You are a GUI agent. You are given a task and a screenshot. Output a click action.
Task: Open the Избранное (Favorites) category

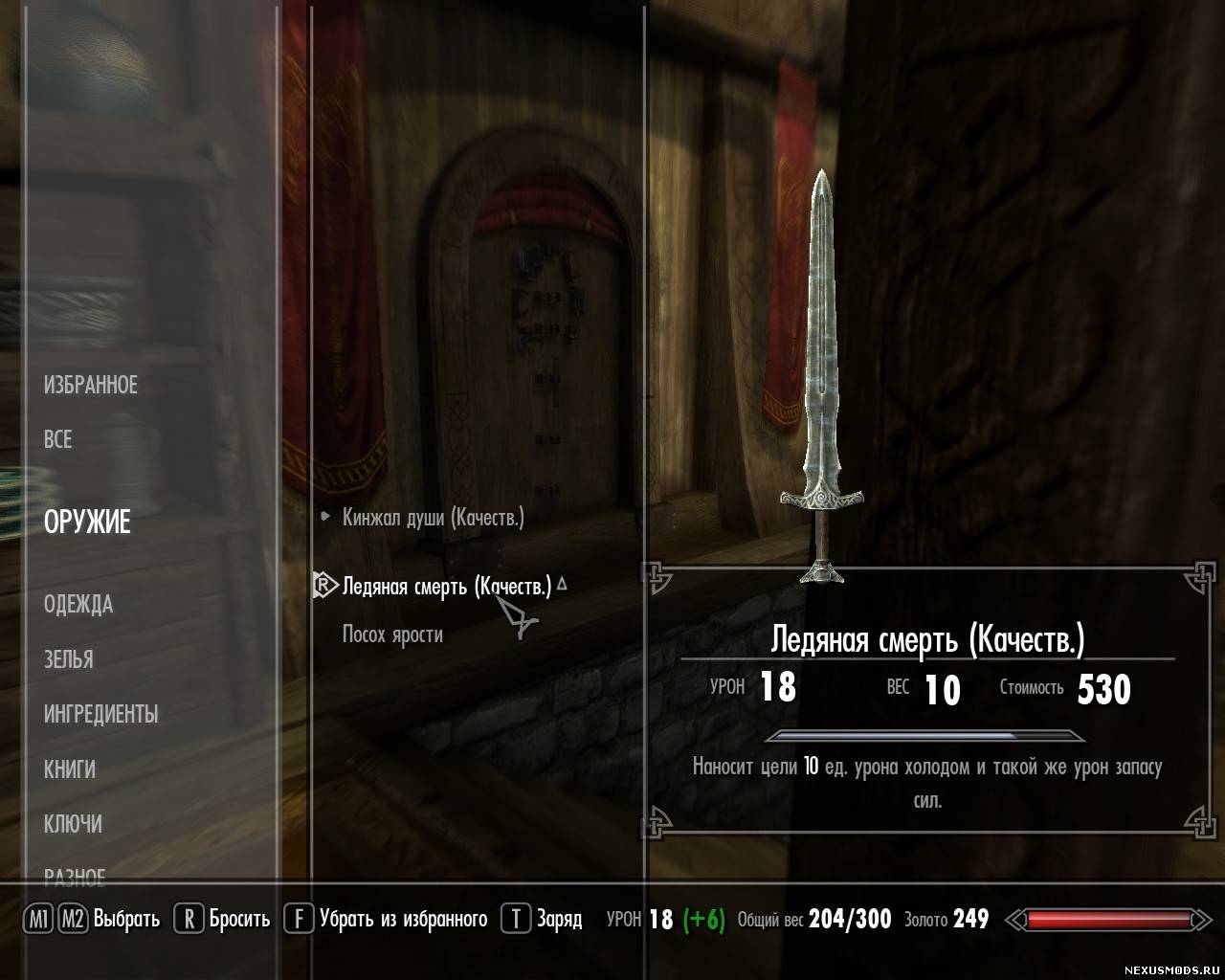[91, 386]
